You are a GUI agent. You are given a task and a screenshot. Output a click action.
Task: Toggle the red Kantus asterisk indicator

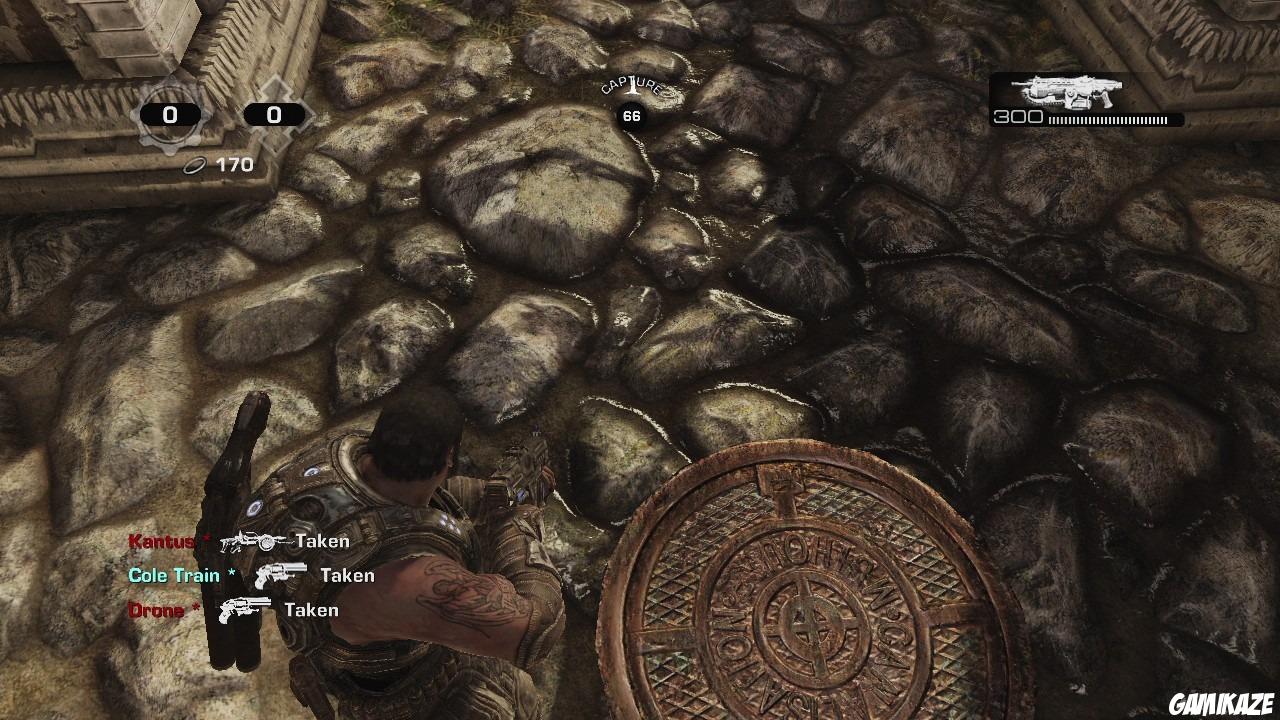pos(207,538)
